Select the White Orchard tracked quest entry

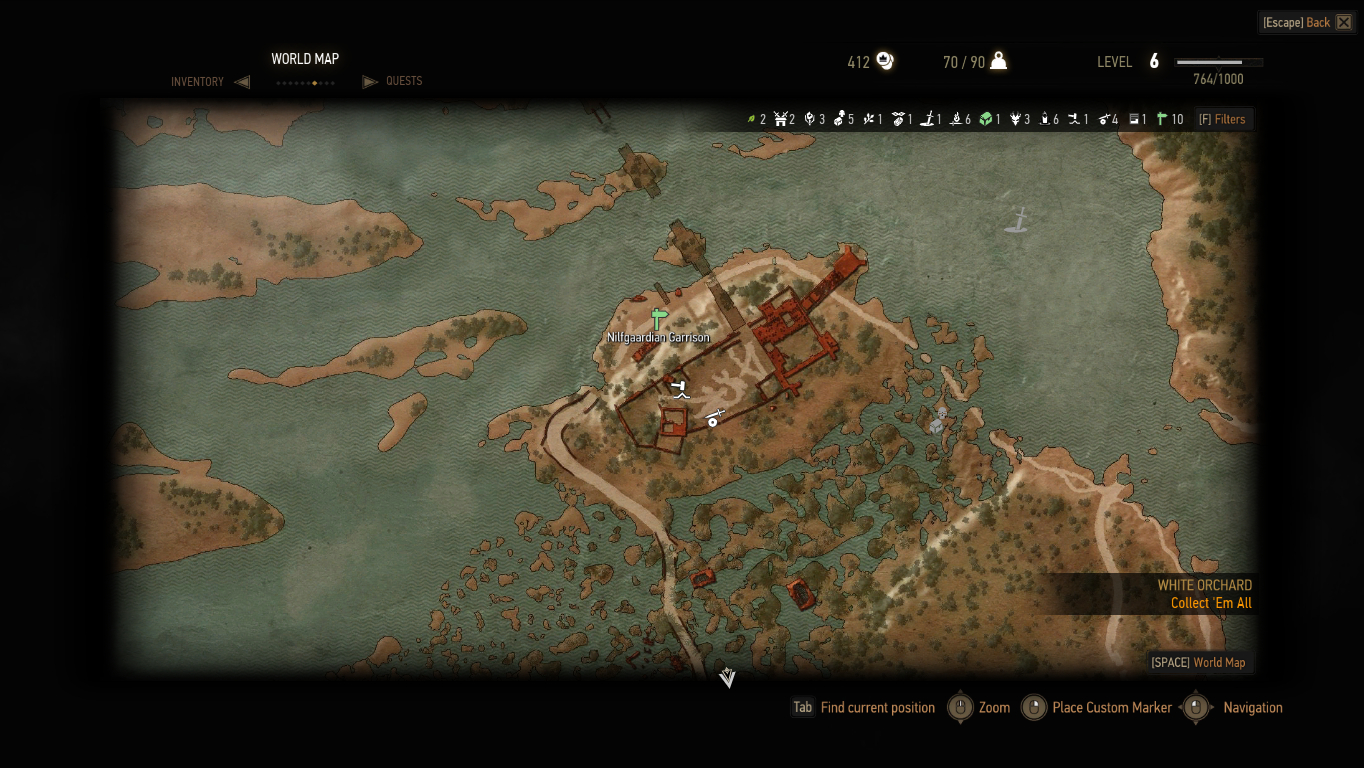(x=1204, y=594)
